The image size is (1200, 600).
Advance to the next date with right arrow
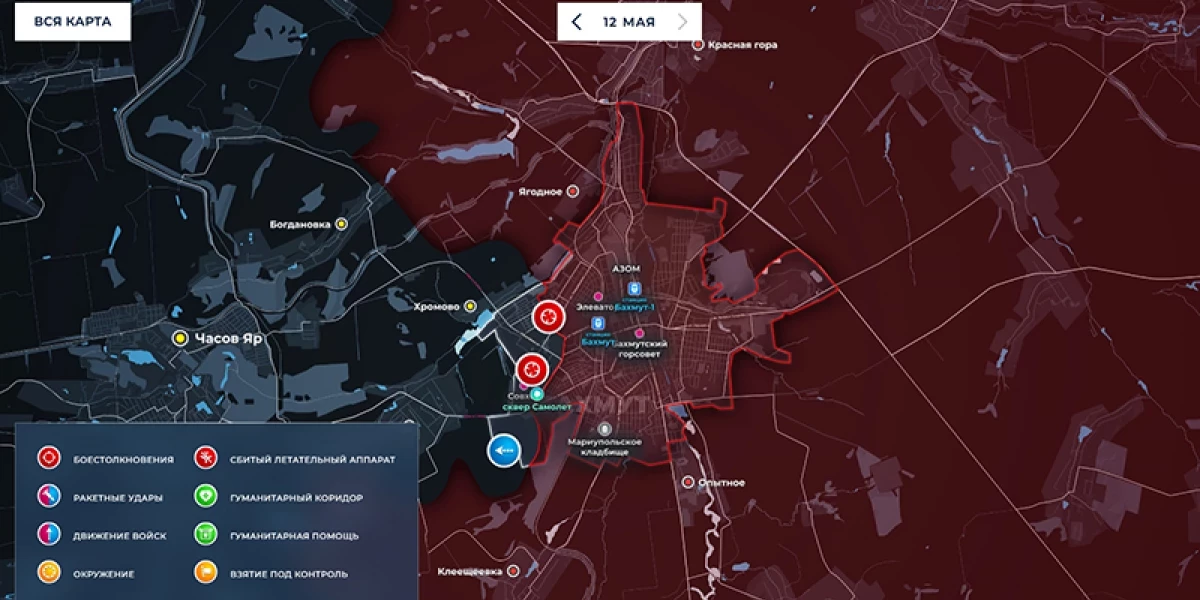pos(682,21)
